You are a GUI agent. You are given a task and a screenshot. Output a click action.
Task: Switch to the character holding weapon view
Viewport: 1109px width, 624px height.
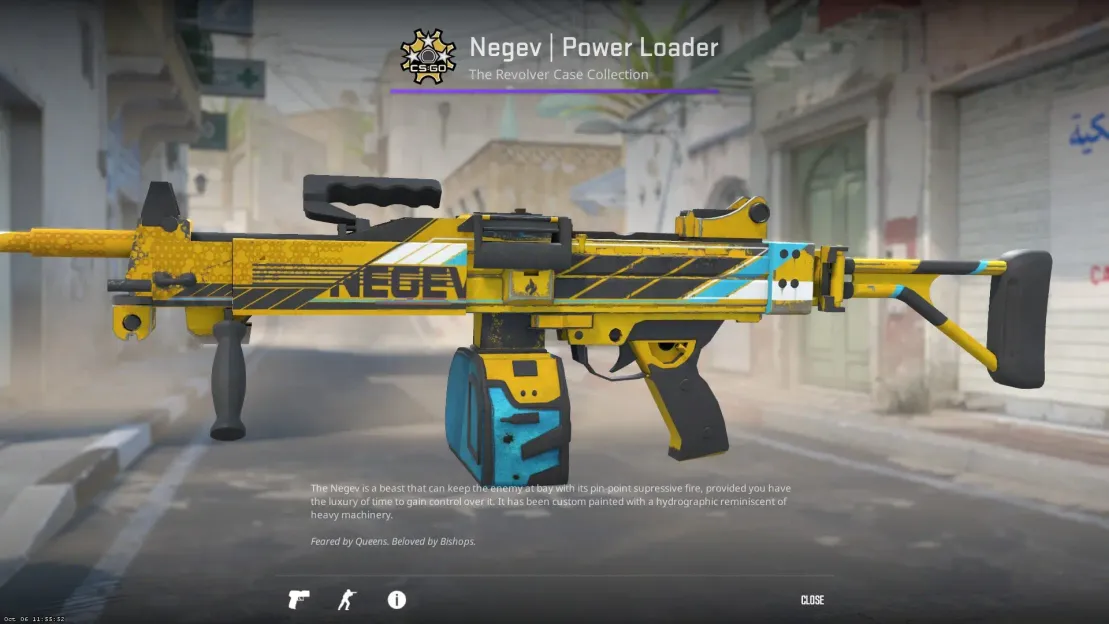coord(347,600)
